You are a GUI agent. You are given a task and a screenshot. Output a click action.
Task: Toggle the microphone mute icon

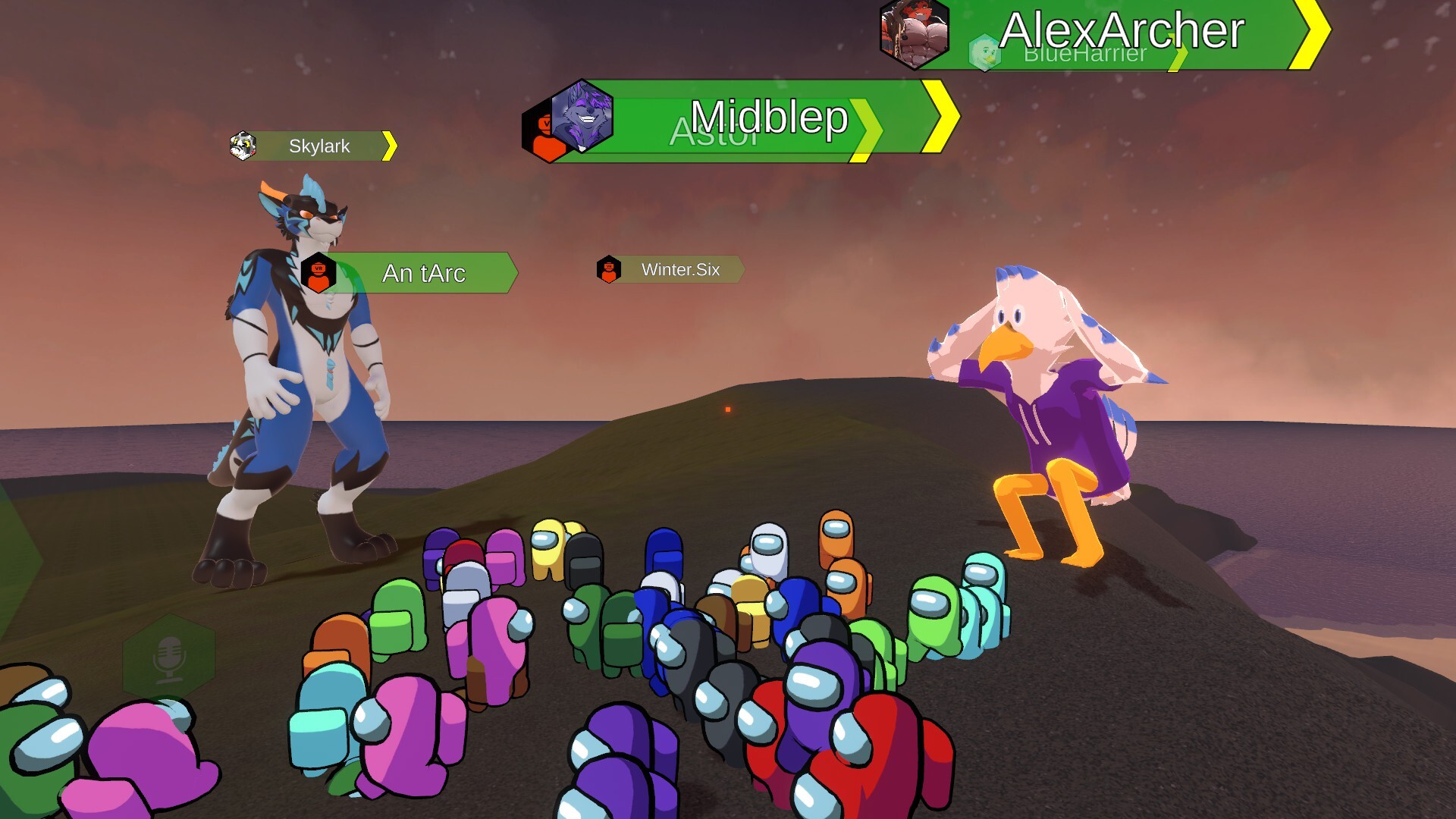[x=168, y=657]
